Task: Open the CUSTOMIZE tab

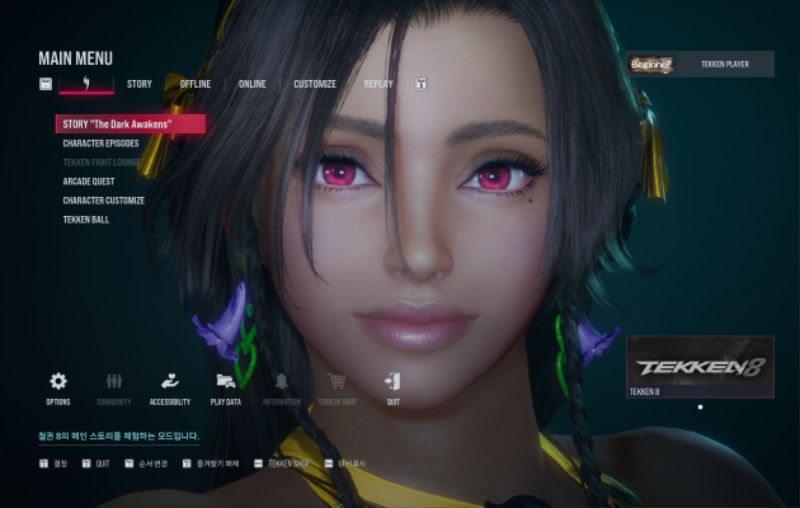Action: coord(314,84)
